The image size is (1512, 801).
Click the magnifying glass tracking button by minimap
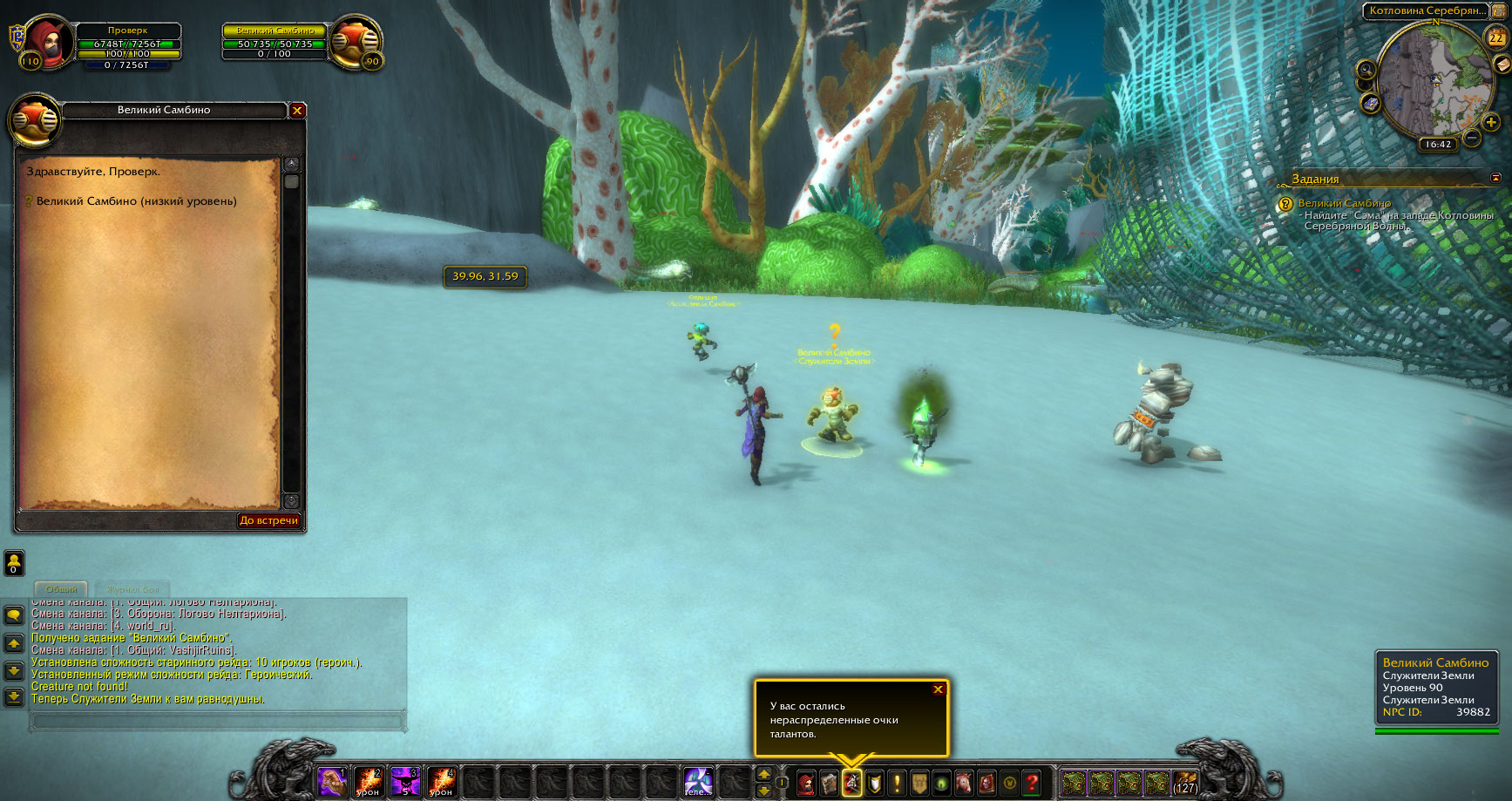click(1366, 70)
